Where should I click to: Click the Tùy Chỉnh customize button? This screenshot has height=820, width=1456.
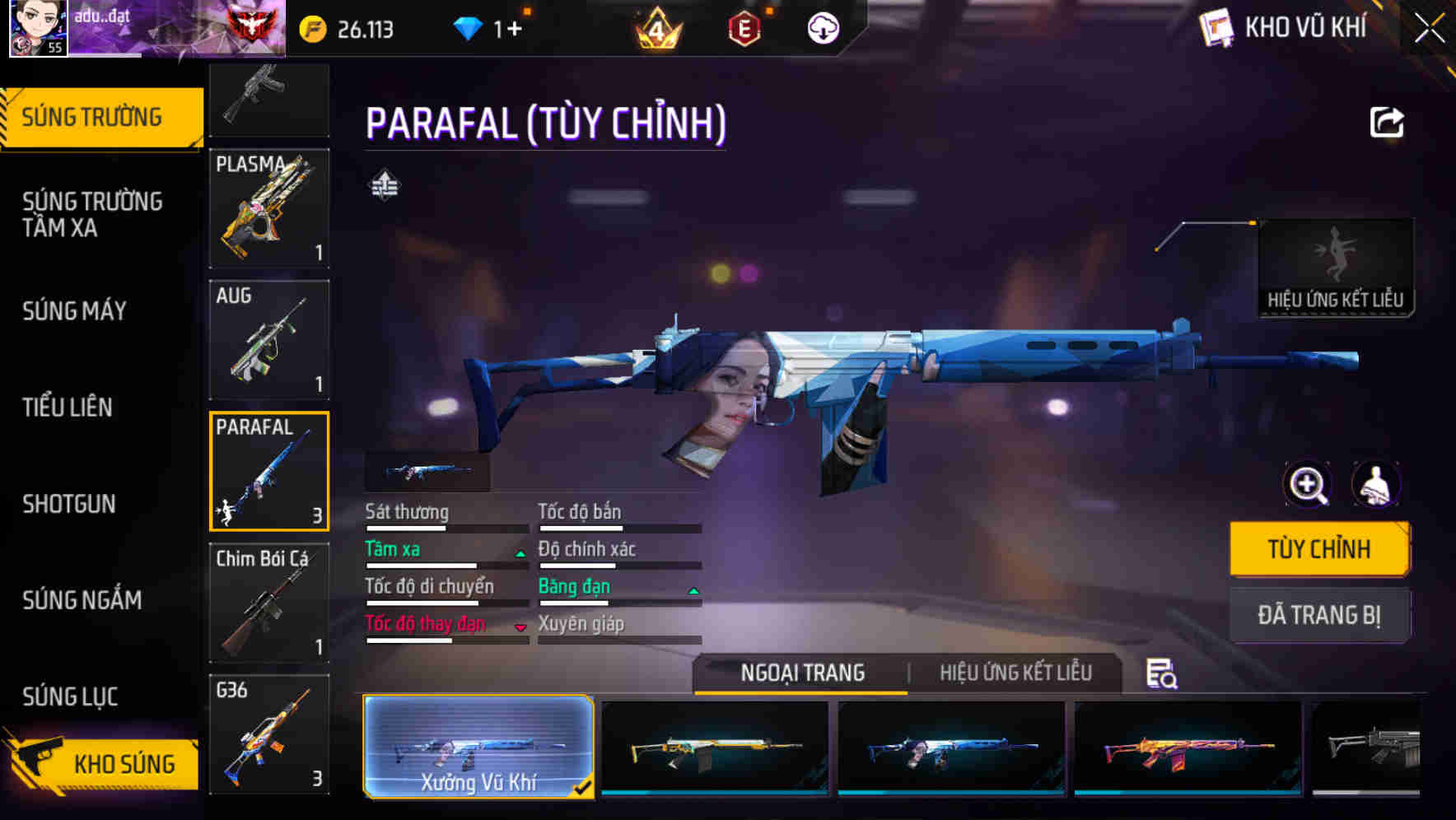pos(1318,549)
